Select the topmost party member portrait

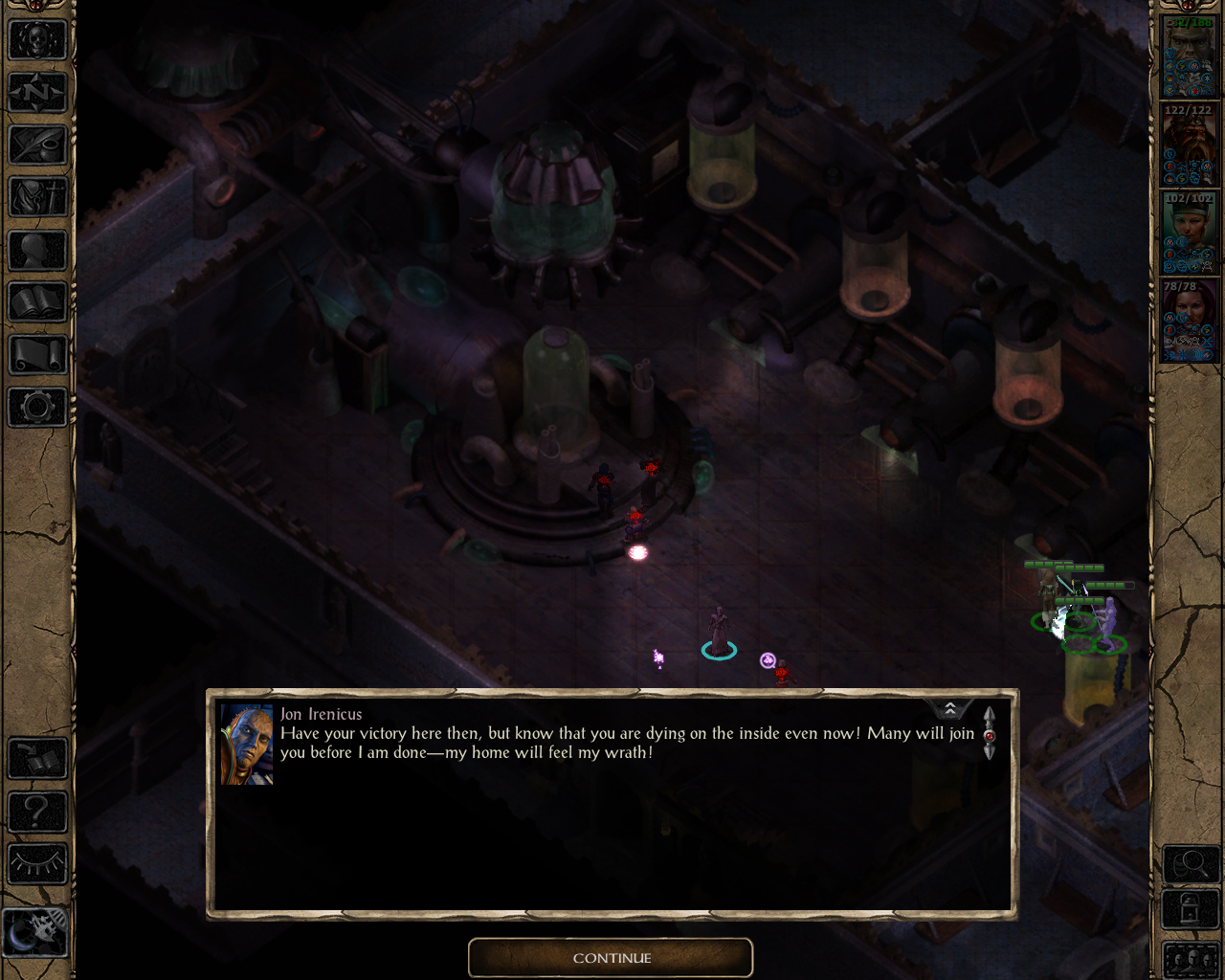coord(1189,57)
